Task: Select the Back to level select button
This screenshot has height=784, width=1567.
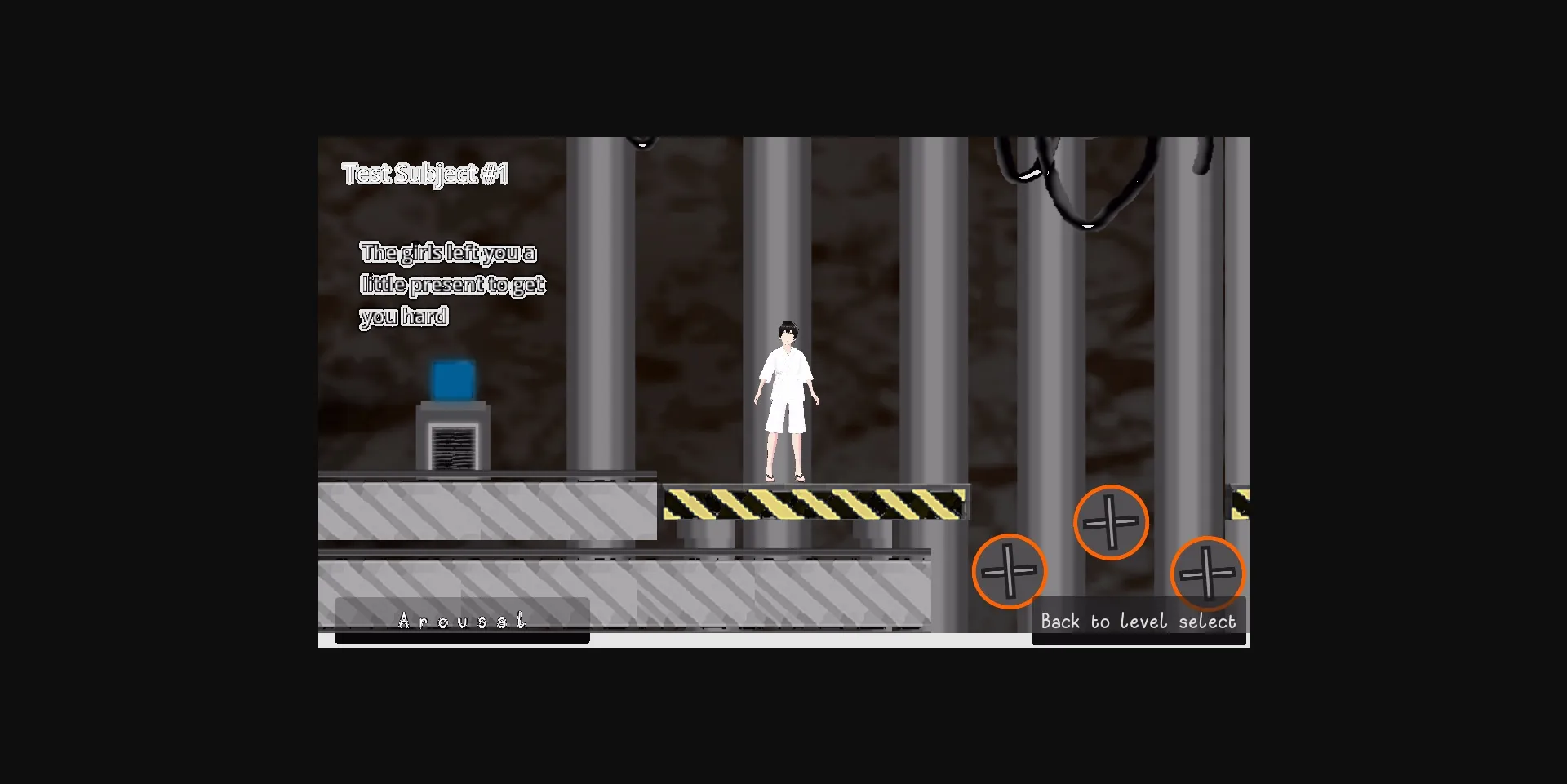Action: (1139, 621)
